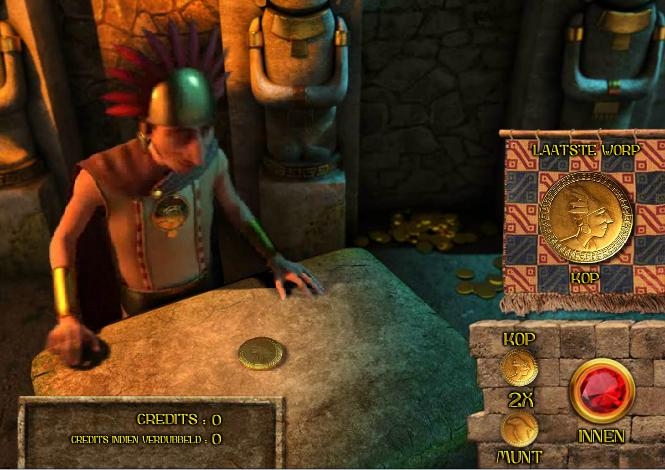
Task: Collect winnings with the red Innen gem
Action: click(x=602, y=391)
